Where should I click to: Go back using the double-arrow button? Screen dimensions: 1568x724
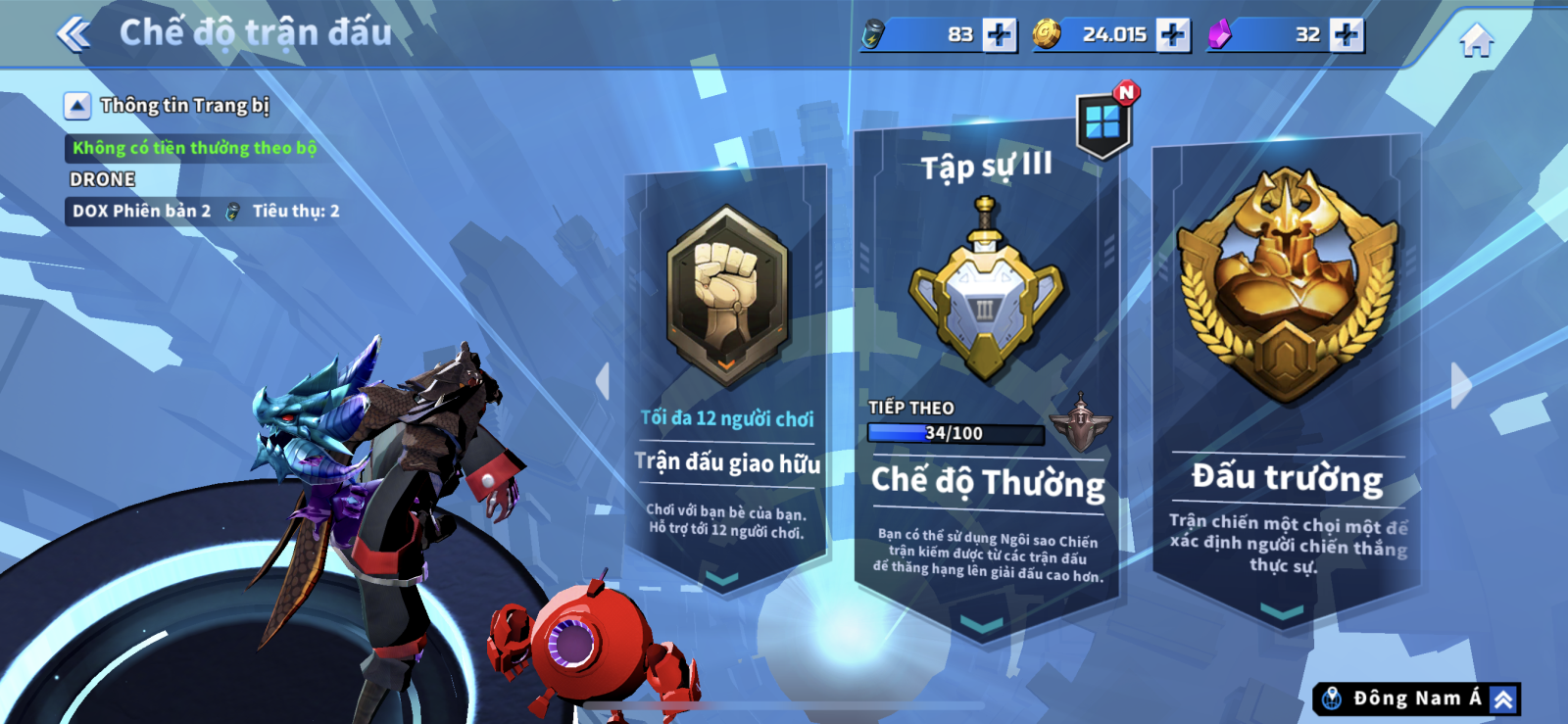pos(73,34)
